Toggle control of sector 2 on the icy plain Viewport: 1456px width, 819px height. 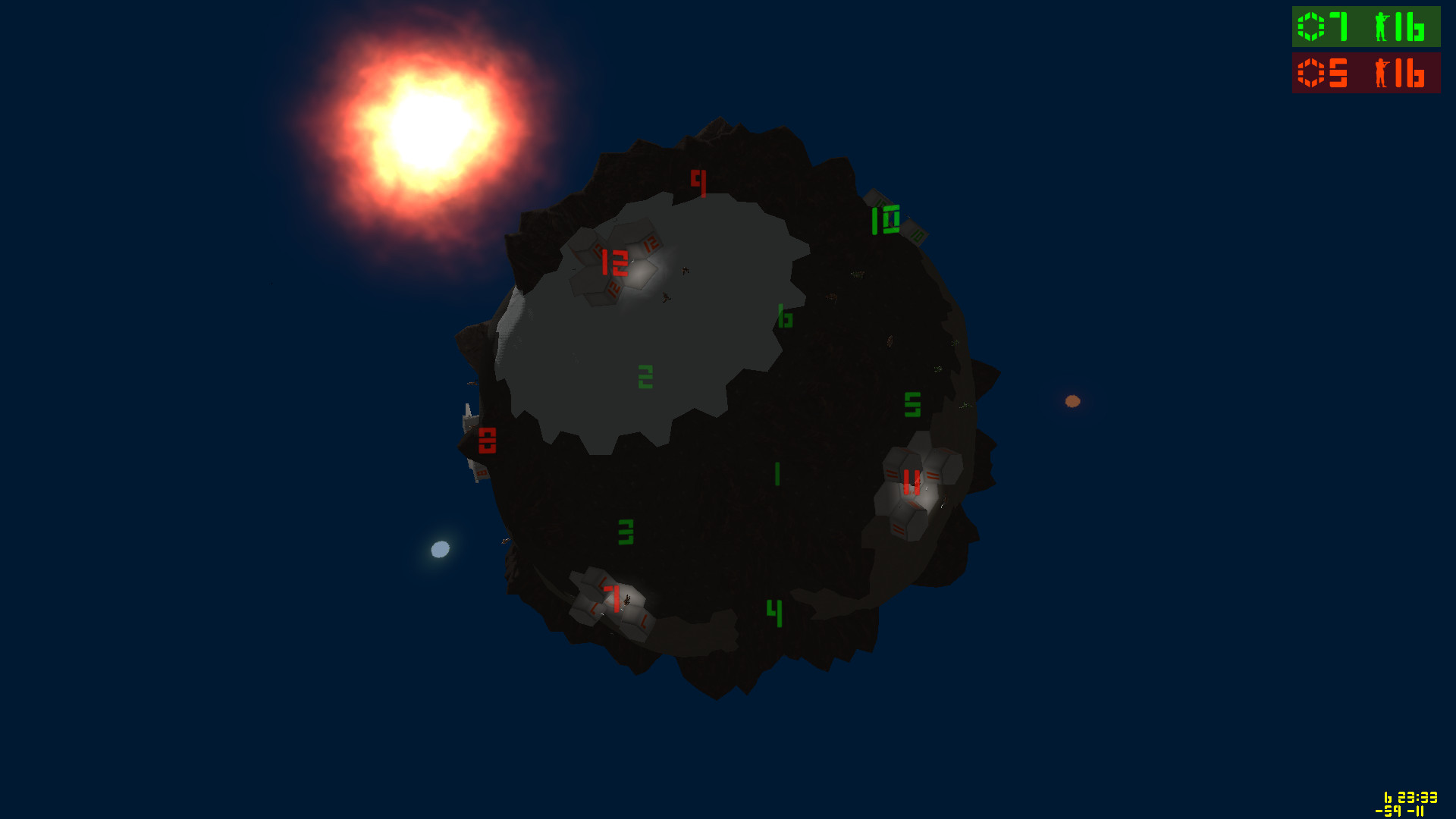(644, 375)
